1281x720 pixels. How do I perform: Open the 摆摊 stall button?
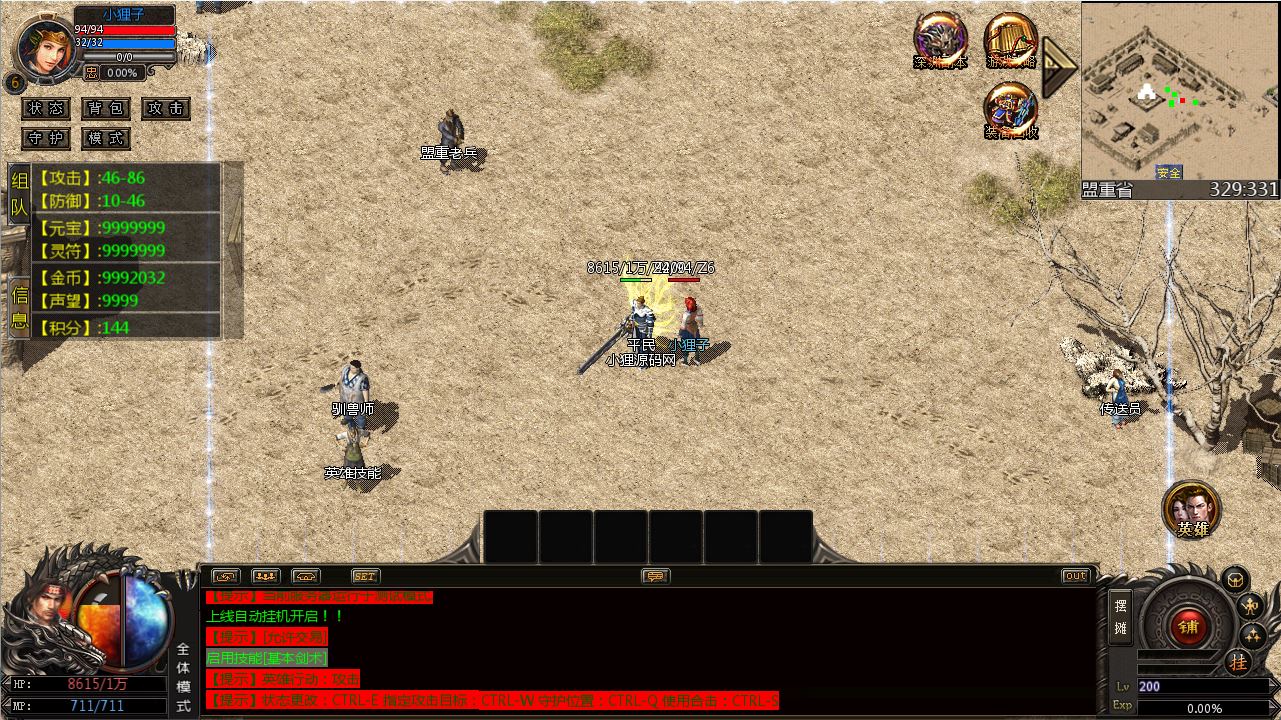click(x=1120, y=617)
